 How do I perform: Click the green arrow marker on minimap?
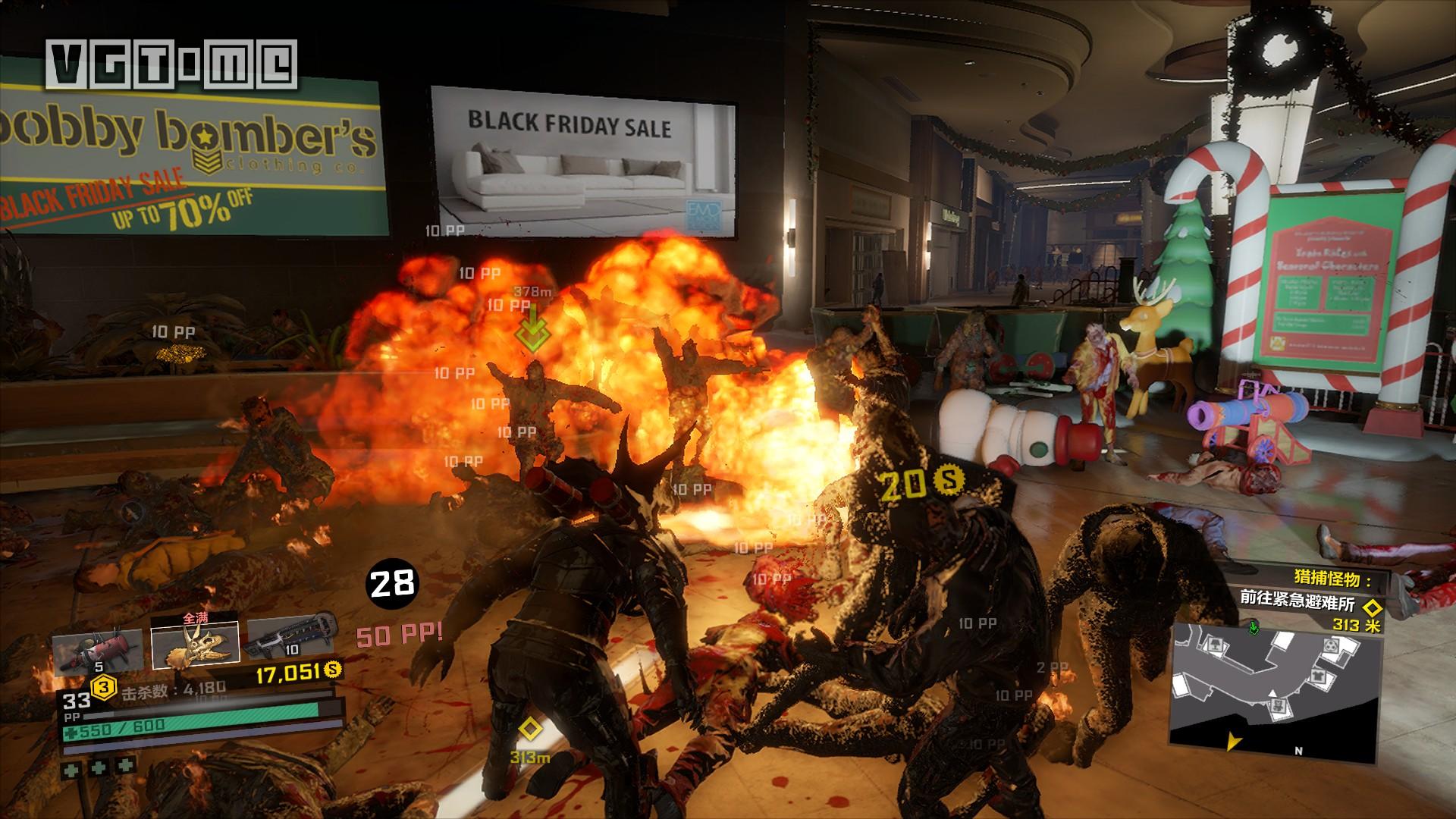coord(1253,629)
